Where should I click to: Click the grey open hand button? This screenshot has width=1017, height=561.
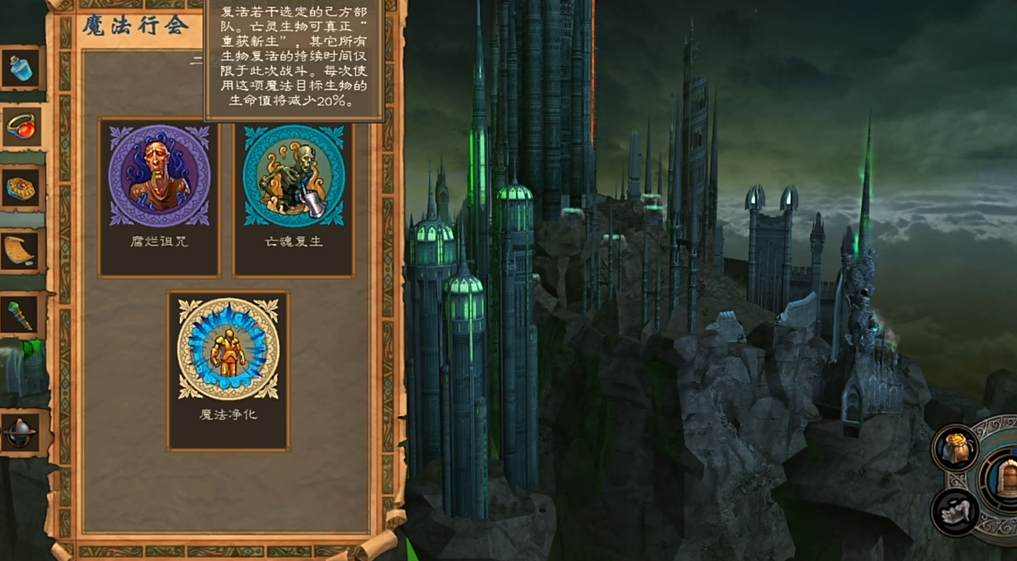(955, 511)
